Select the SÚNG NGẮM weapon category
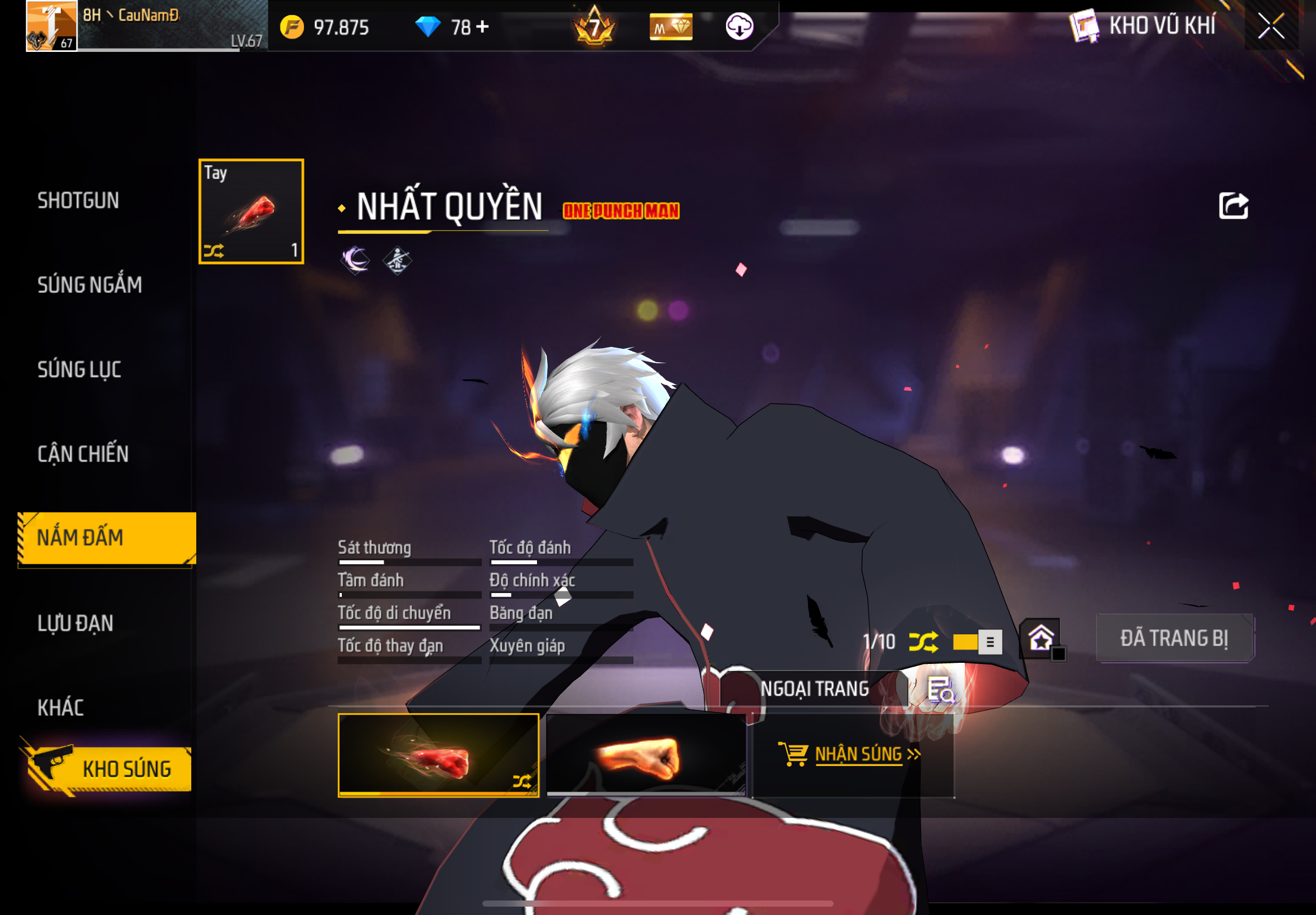Image resolution: width=1316 pixels, height=915 pixels. point(89,285)
